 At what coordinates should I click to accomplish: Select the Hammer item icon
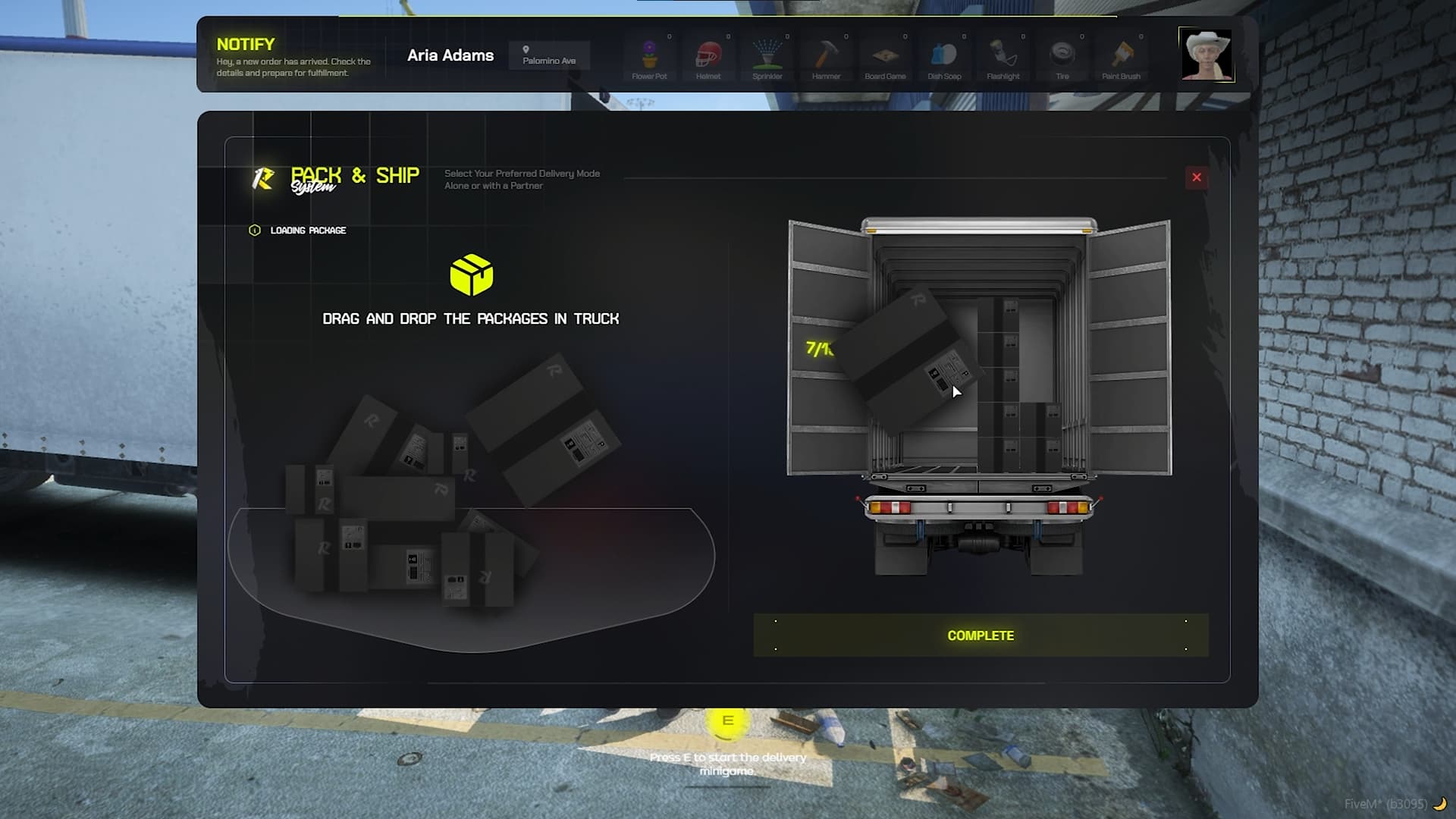click(x=827, y=53)
